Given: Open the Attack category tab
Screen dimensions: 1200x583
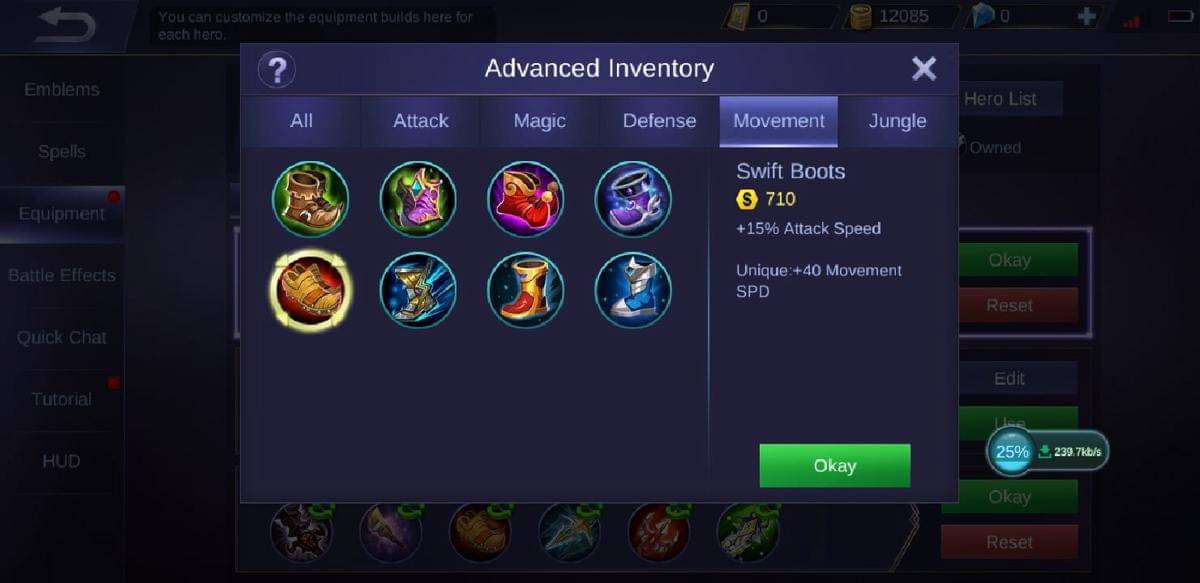Looking at the screenshot, I should pos(420,121).
